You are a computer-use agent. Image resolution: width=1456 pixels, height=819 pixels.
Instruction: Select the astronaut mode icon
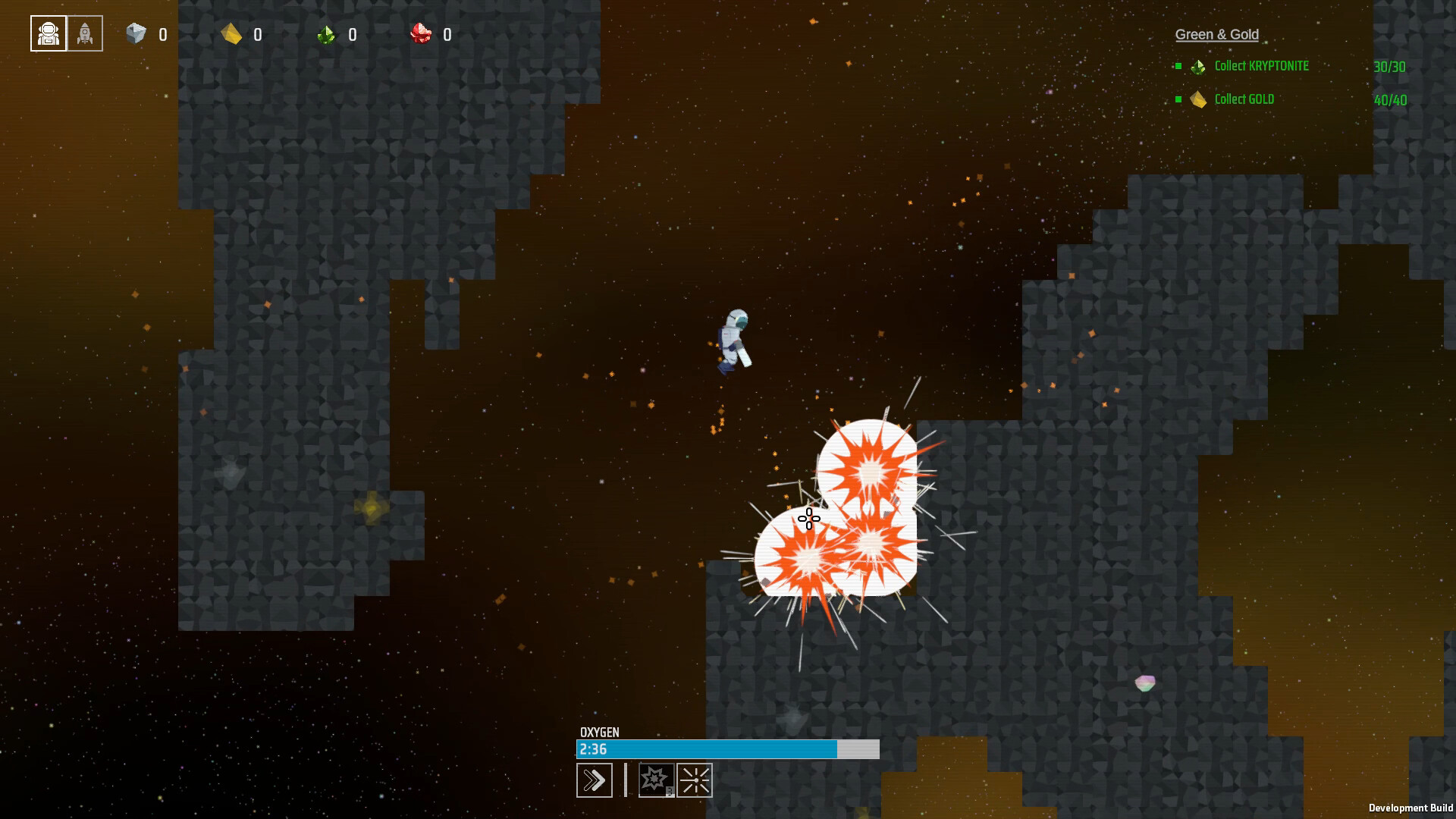point(49,34)
